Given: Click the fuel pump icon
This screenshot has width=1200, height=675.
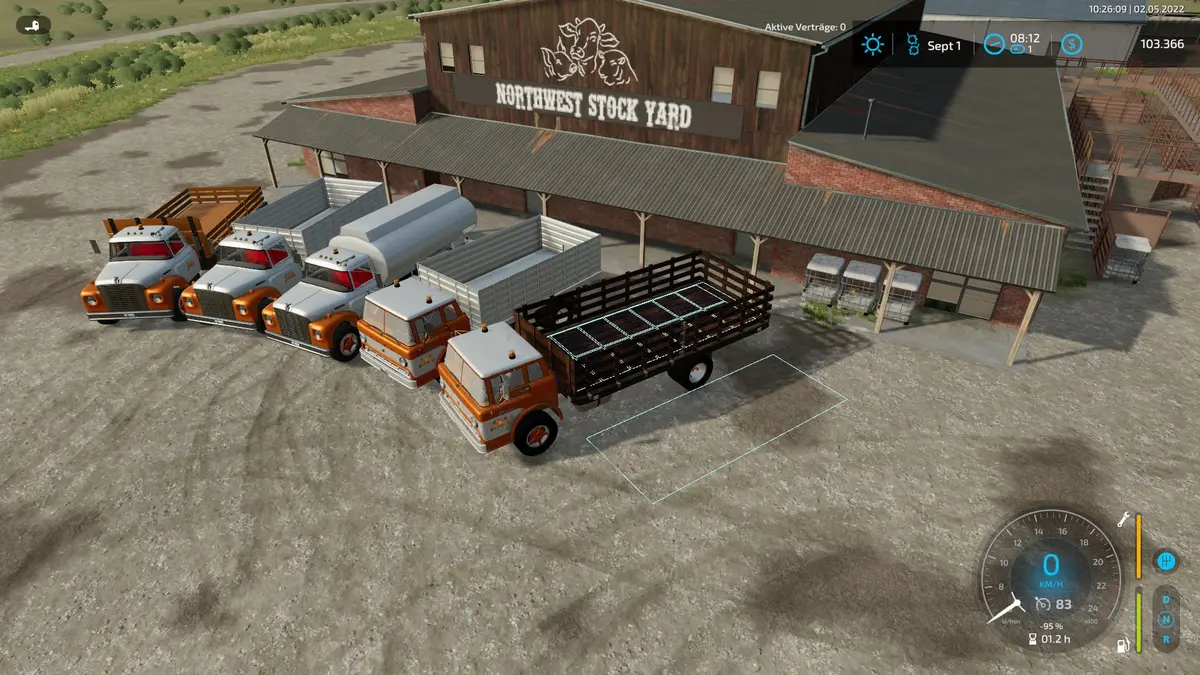Looking at the screenshot, I should (x=1123, y=645).
